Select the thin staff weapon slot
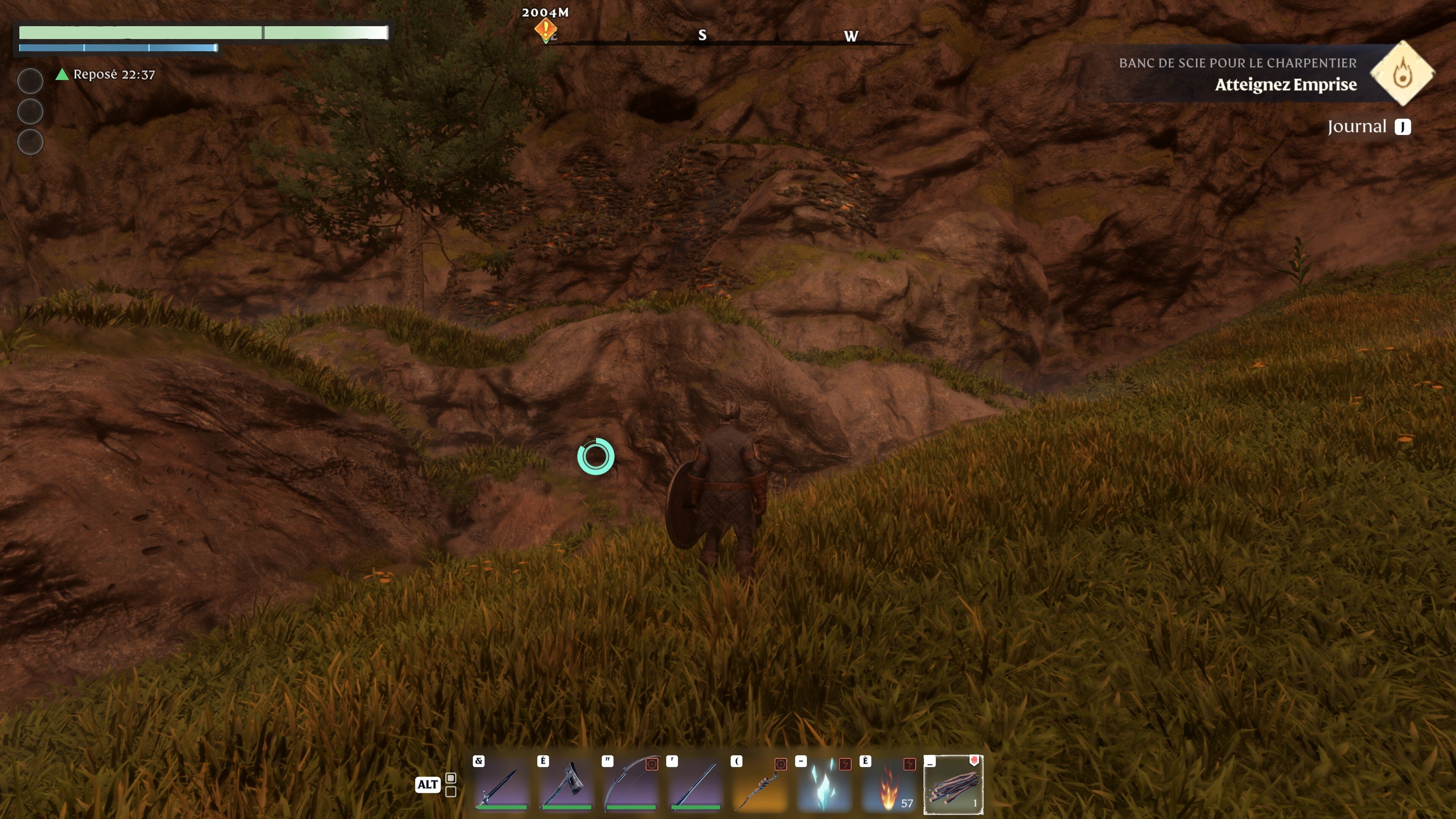The image size is (1456, 819). (x=695, y=784)
